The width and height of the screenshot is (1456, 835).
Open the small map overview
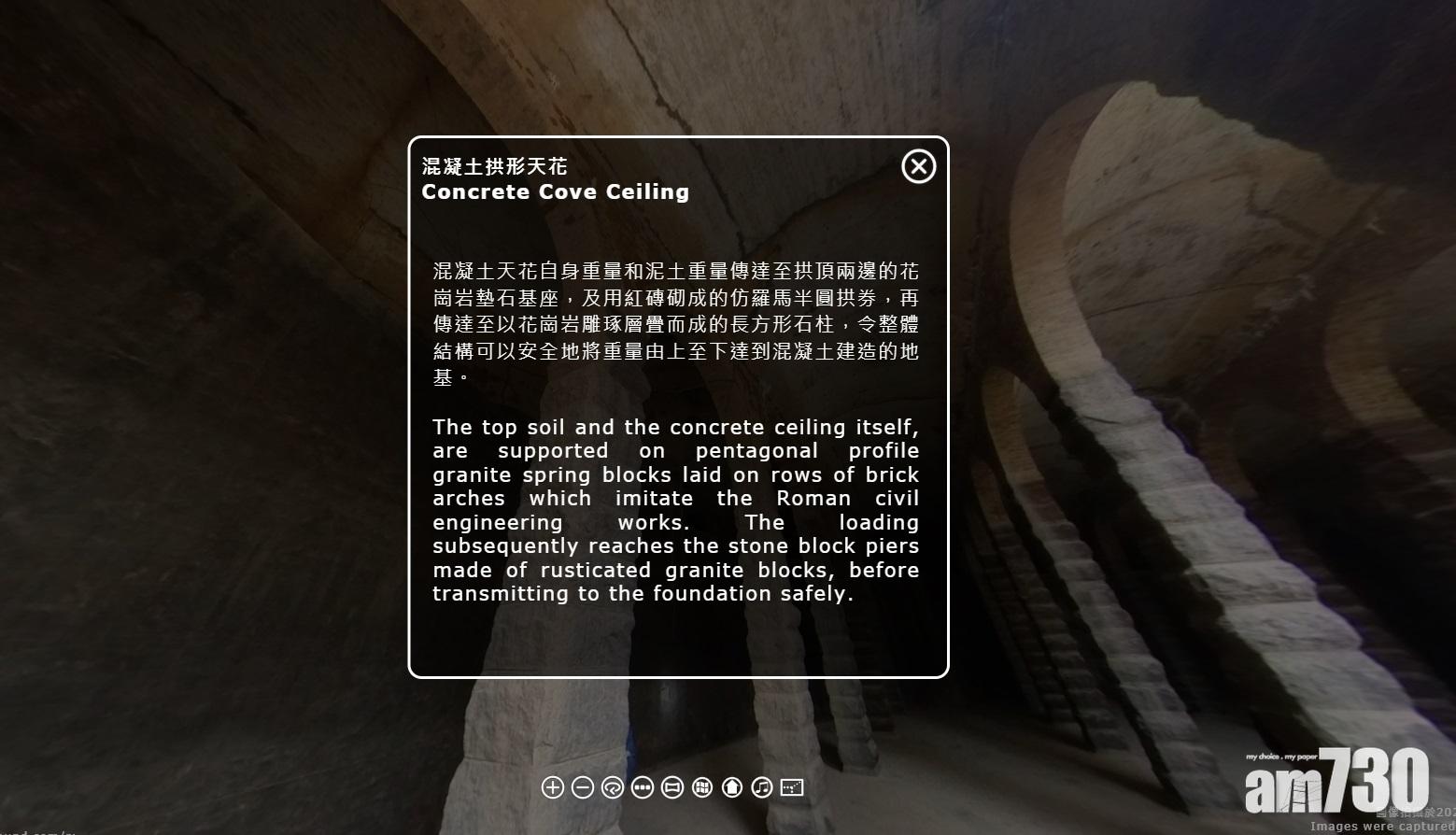click(791, 787)
